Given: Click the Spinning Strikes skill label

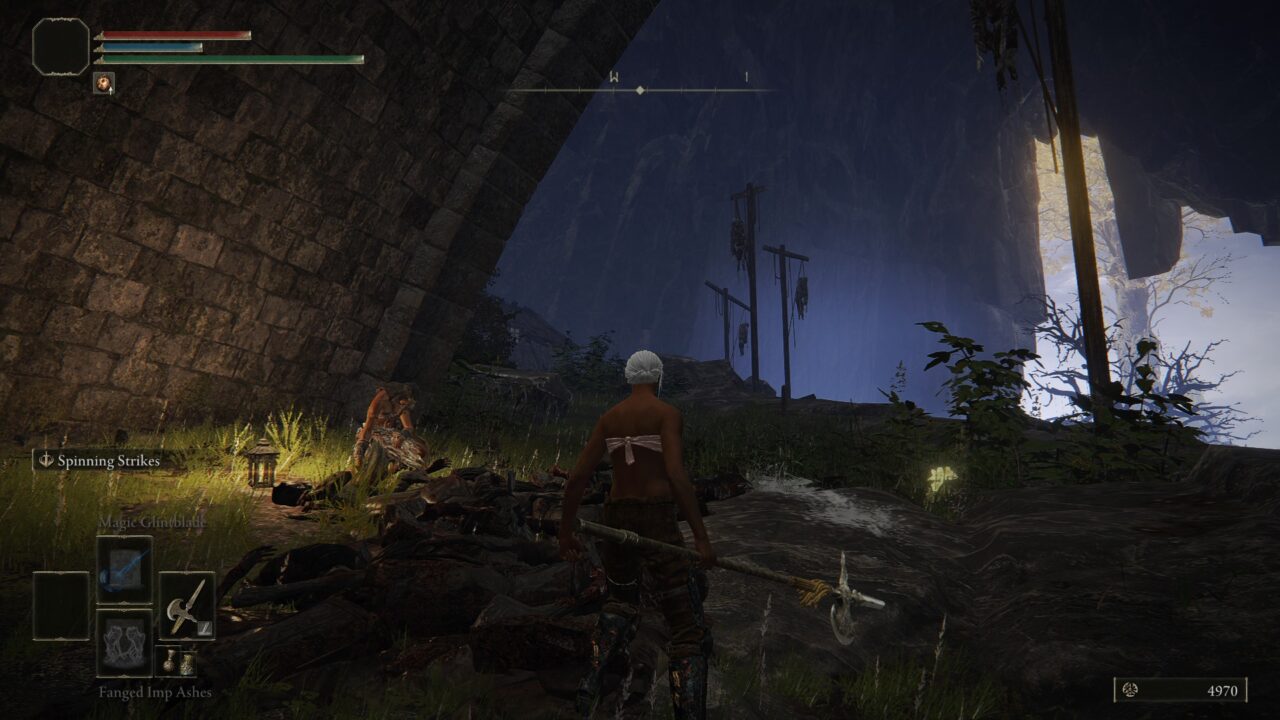Looking at the screenshot, I should pyautogui.click(x=97, y=461).
